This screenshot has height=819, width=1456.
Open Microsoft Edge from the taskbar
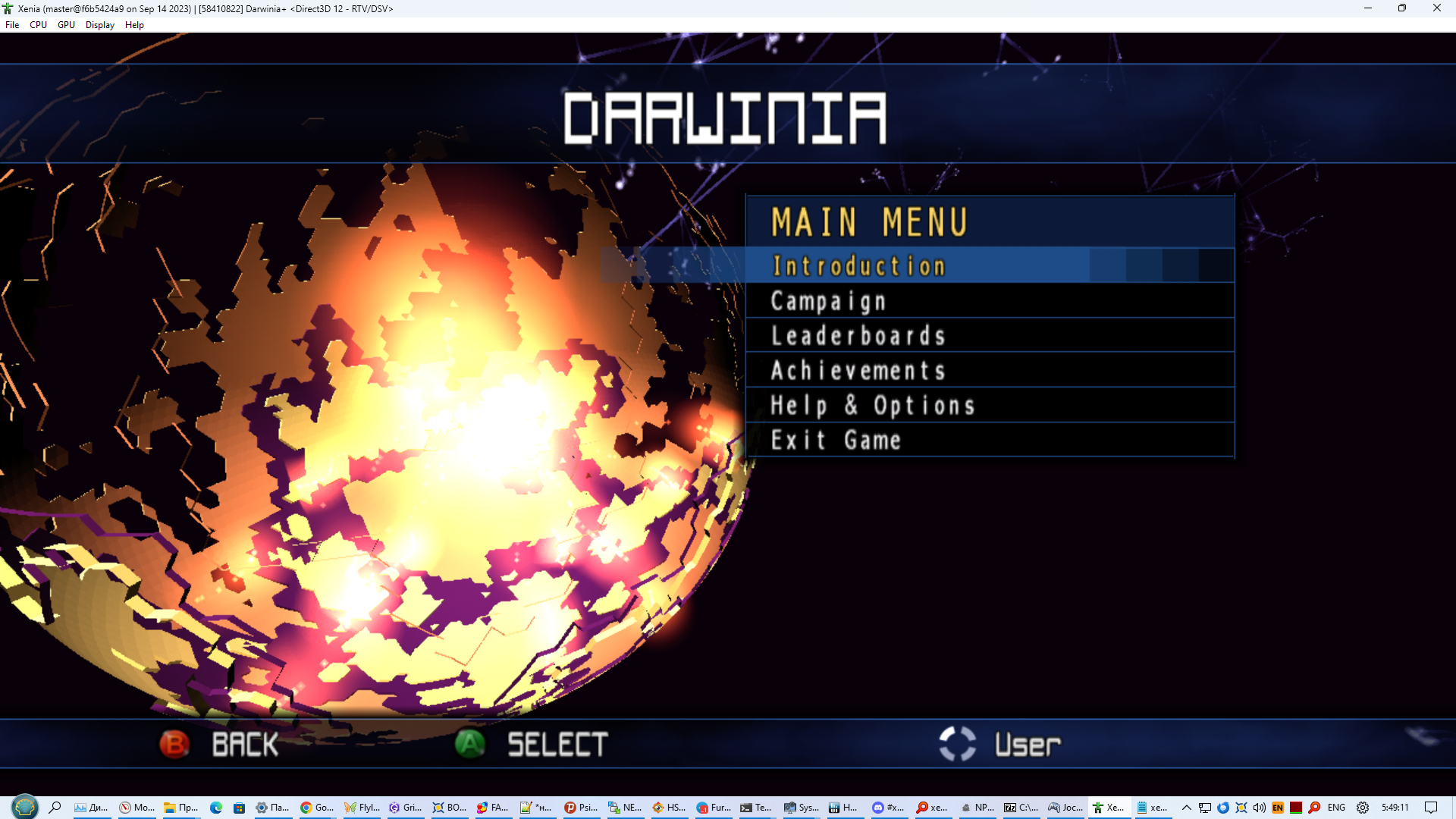217,807
